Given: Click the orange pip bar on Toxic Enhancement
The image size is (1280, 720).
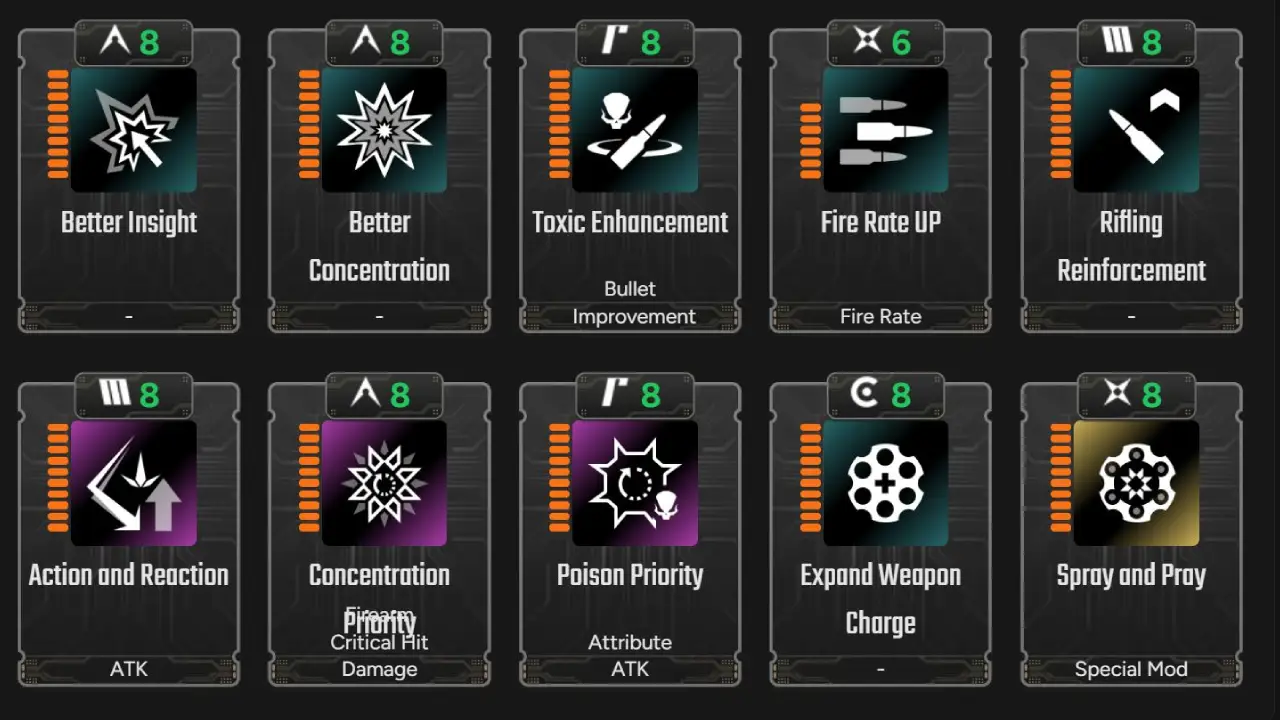Looking at the screenshot, I should (558, 128).
